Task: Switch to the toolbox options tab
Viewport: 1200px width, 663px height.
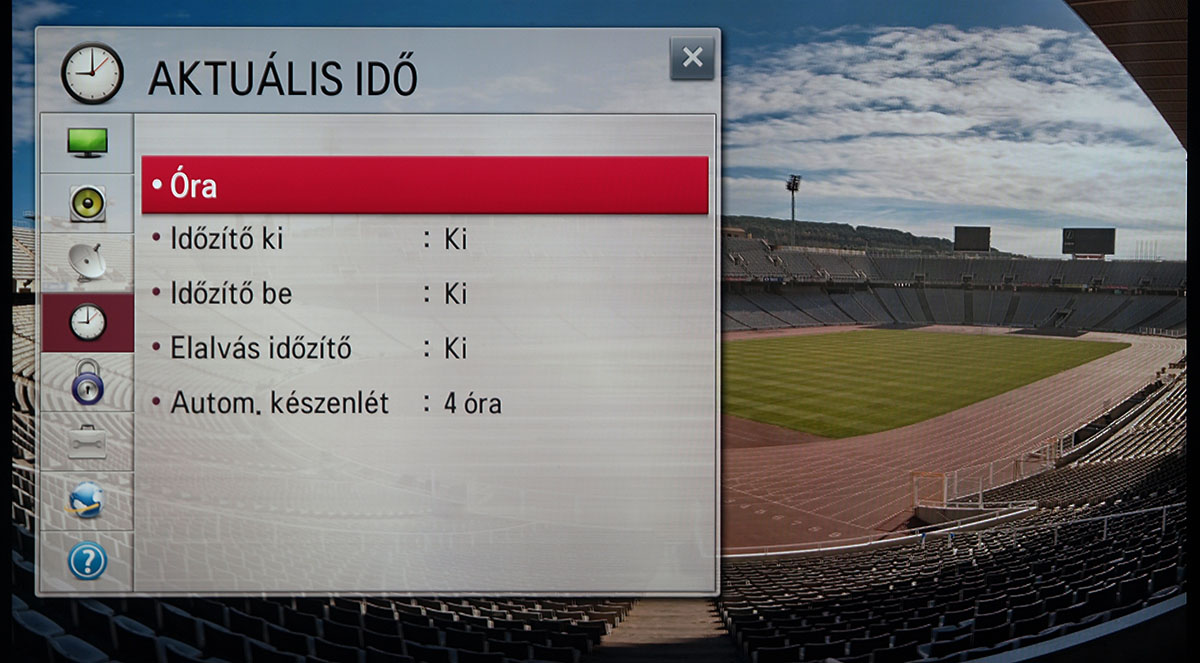Action: (87, 441)
